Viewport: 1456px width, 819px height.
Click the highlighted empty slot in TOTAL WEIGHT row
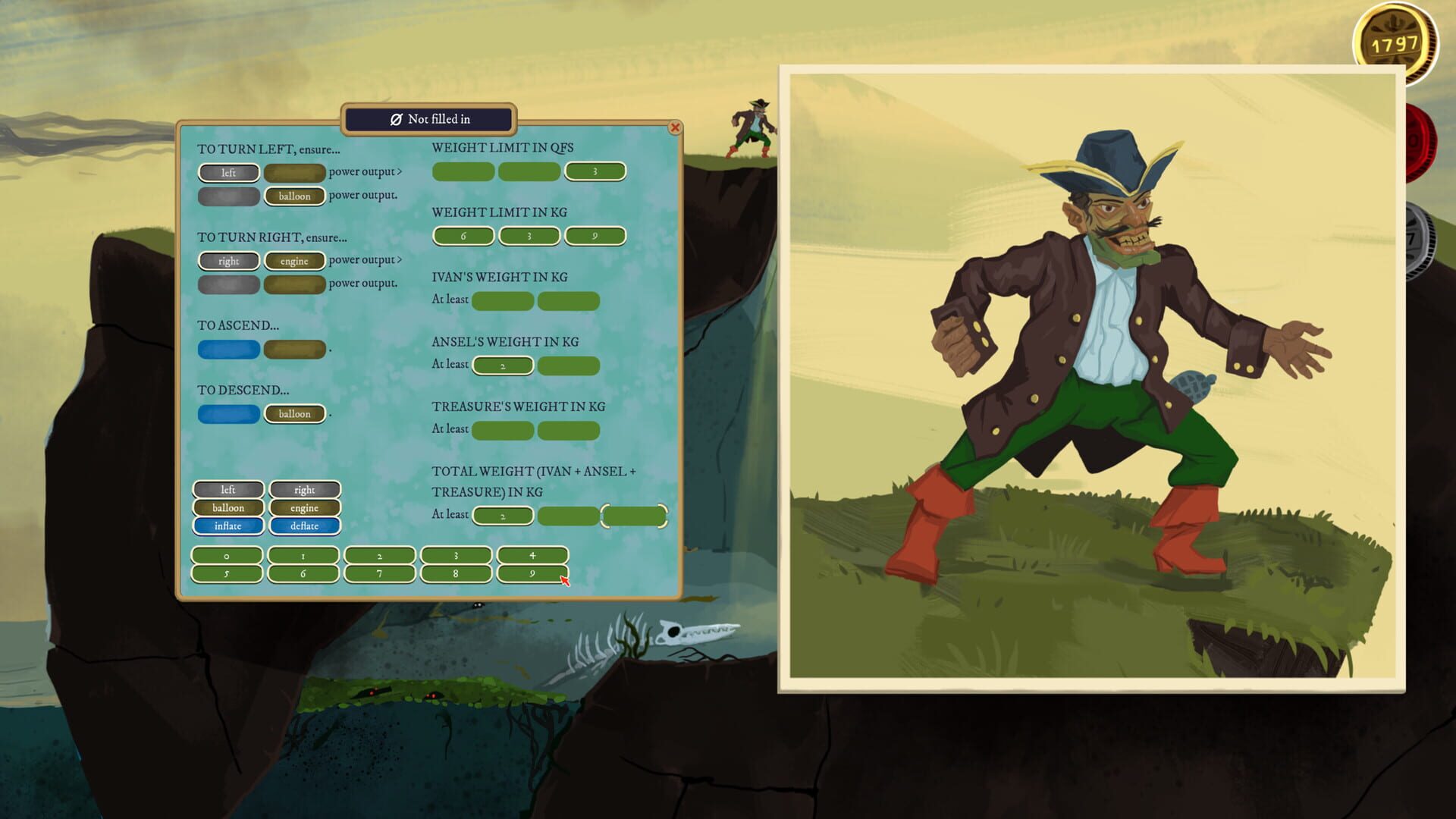635,515
